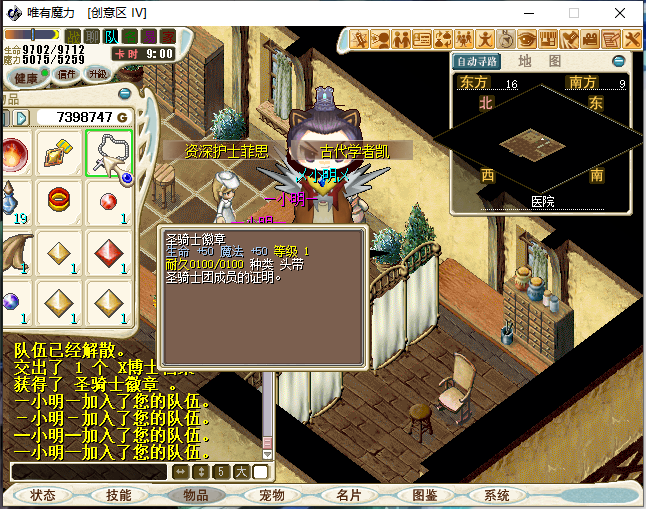Open the 技能 skills panel
This screenshot has width=646, height=509.
(118, 495)
